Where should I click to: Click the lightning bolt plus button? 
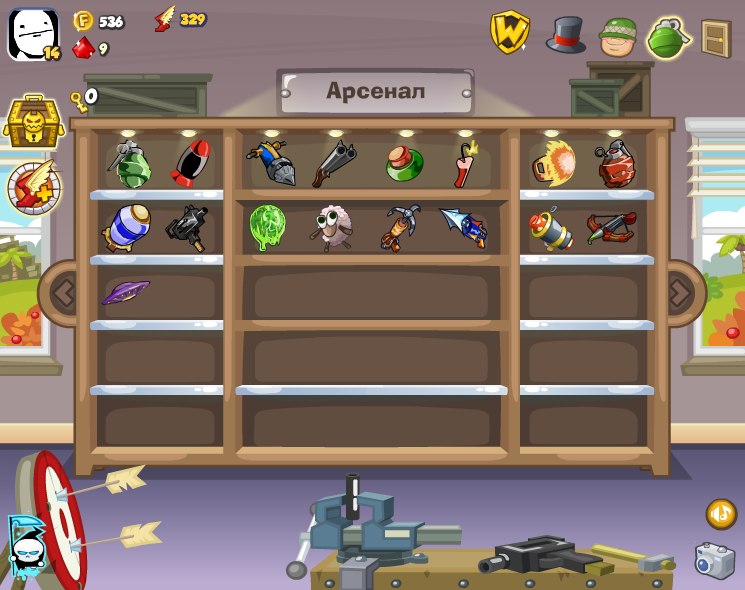point(34,187)
